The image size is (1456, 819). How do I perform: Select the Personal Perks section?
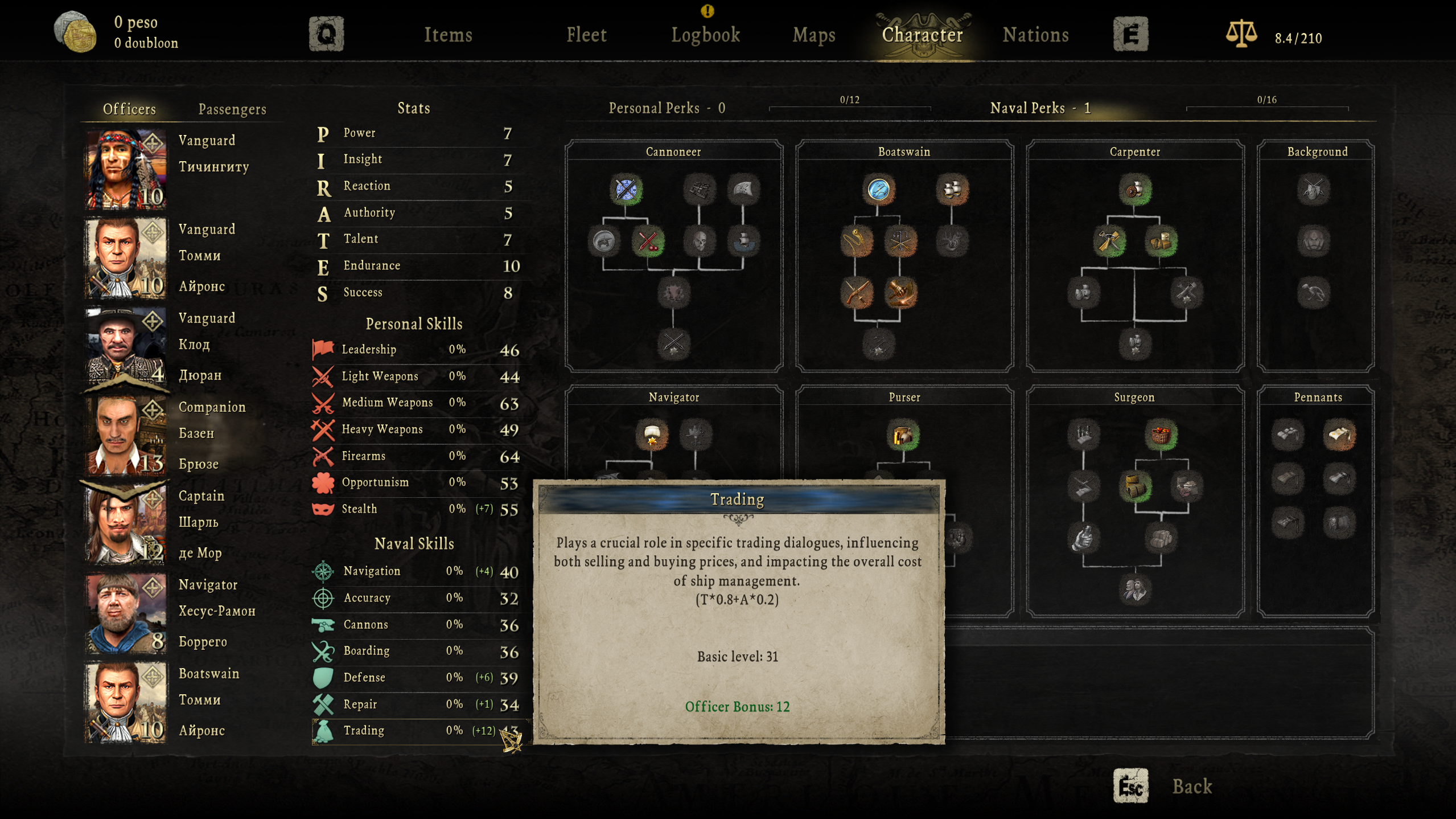click(667, 108)
